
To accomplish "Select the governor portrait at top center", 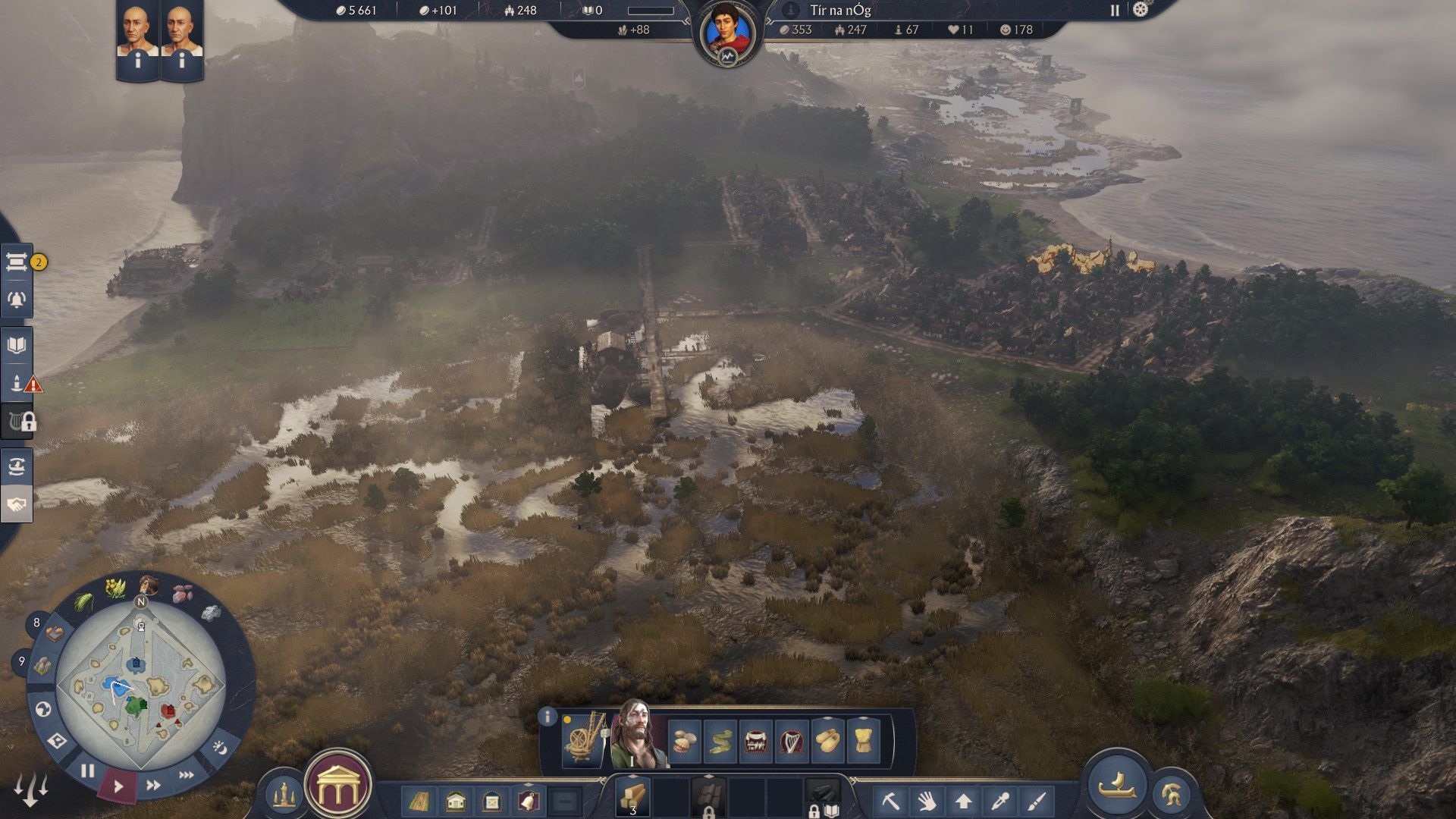I will tap(727, 34).
